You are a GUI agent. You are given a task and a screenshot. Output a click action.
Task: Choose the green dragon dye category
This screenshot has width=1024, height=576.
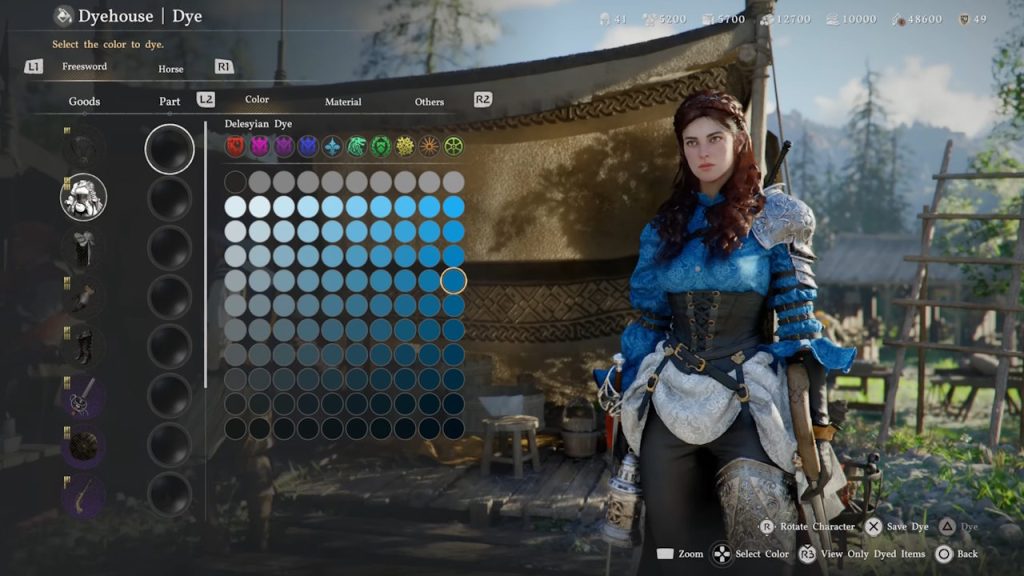356,147
